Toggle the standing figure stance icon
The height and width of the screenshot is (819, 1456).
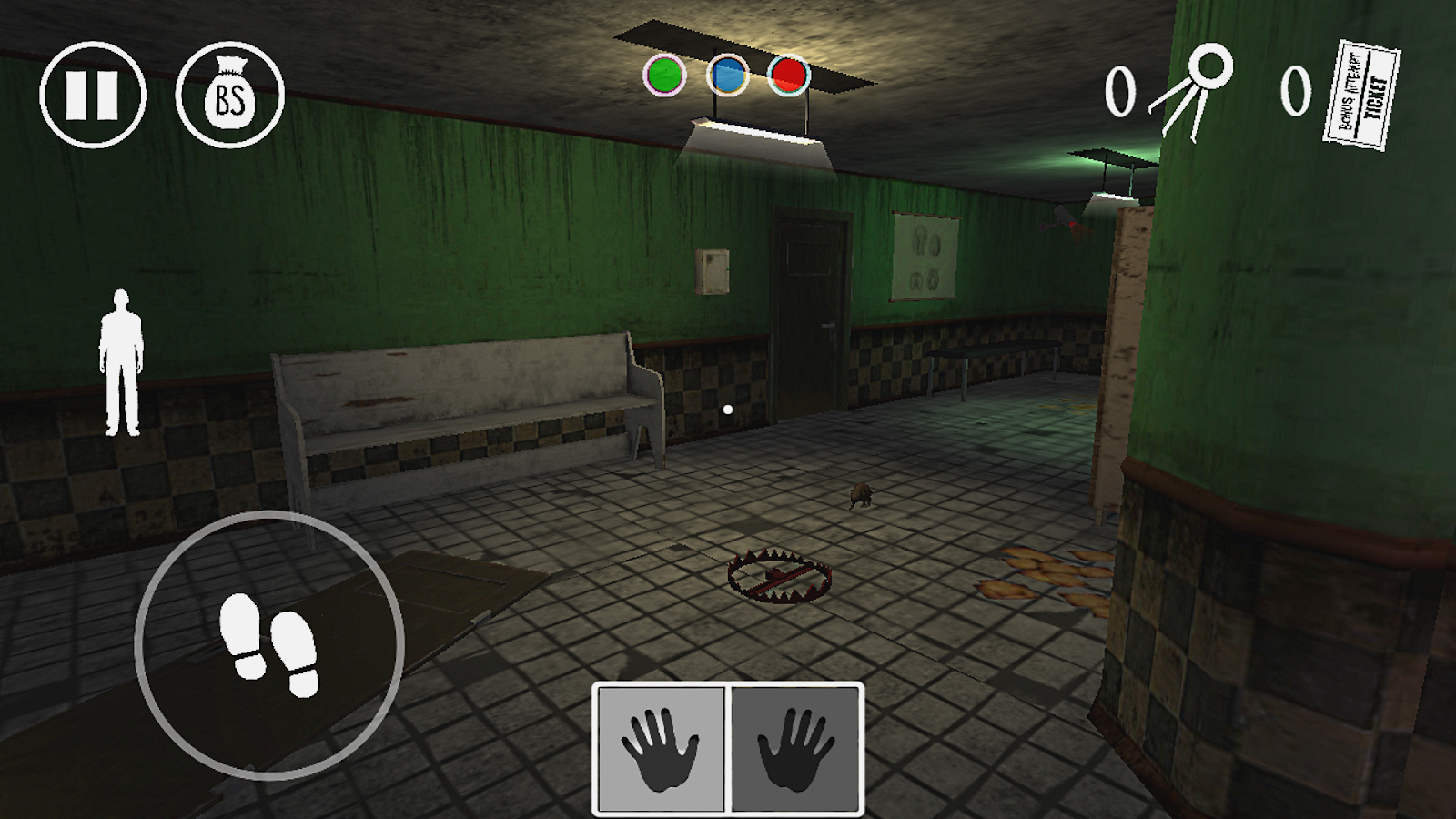tap(120, 364)
